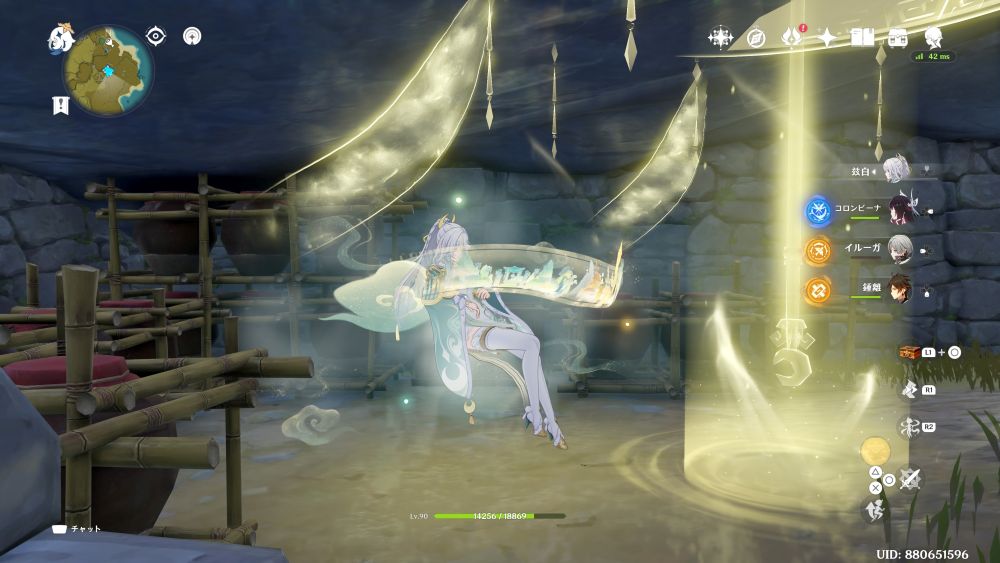1000x563 pixels.
Task: Use the treasure chest gadget icon
Action: pos(908,353)
